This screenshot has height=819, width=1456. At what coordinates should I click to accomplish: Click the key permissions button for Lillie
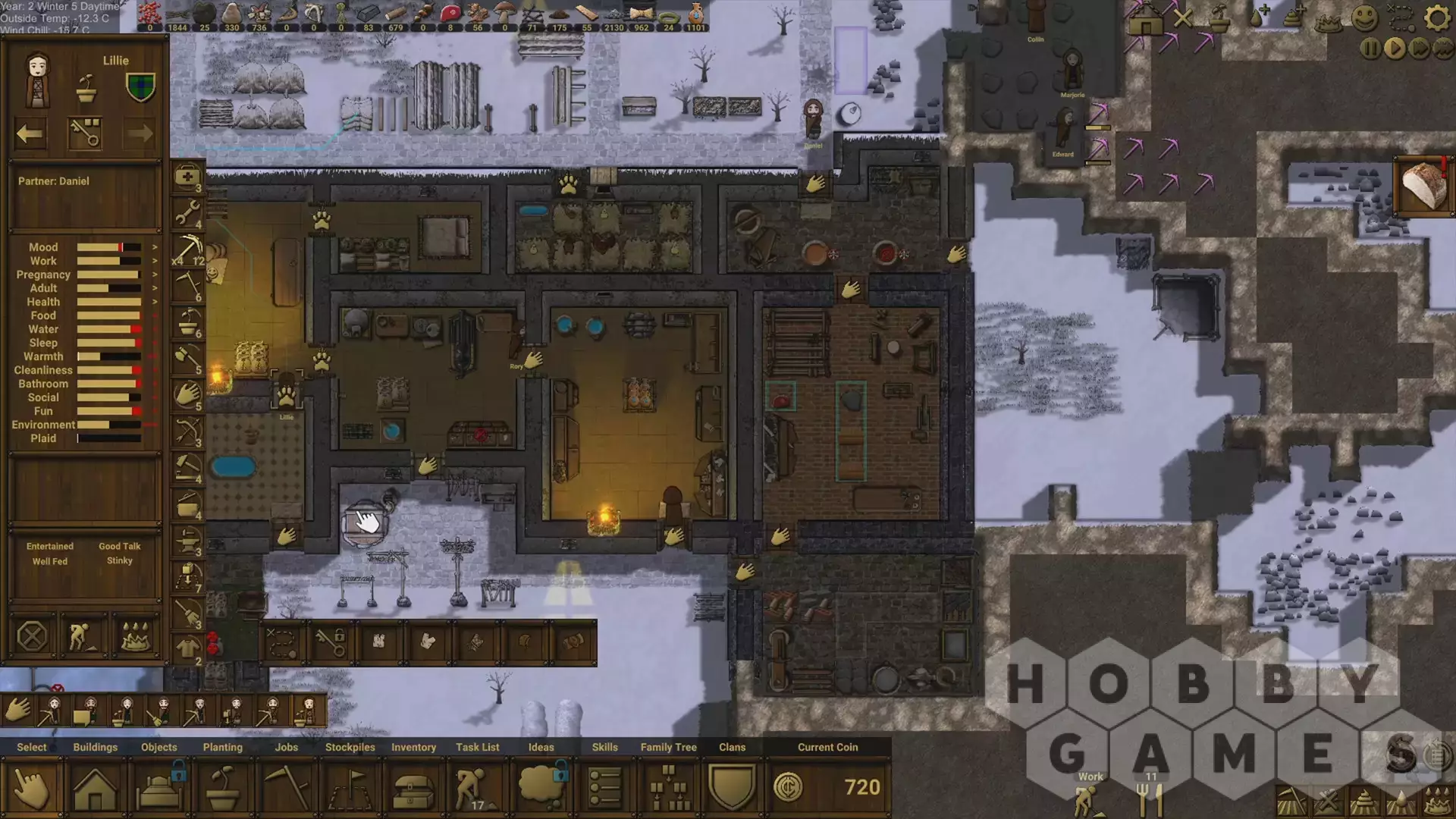coord(85,134)
